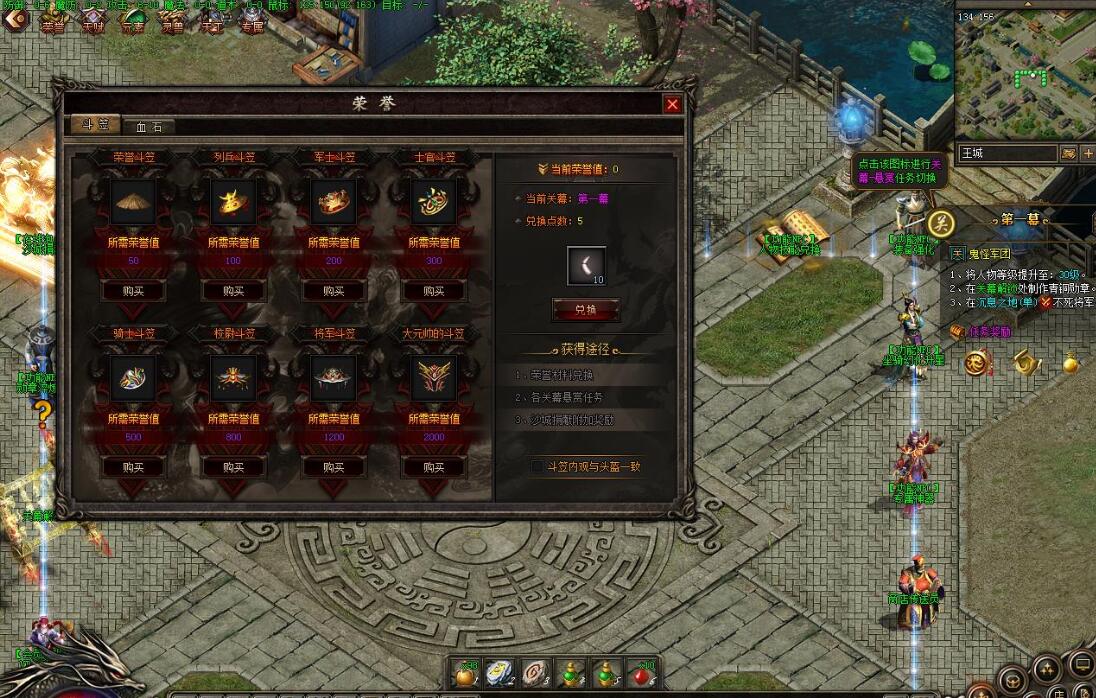Claim the 任务奖励 quest reward
The width and height of the screenshot is (1096, 698).
pyautogui.click(x=982, y=332)
